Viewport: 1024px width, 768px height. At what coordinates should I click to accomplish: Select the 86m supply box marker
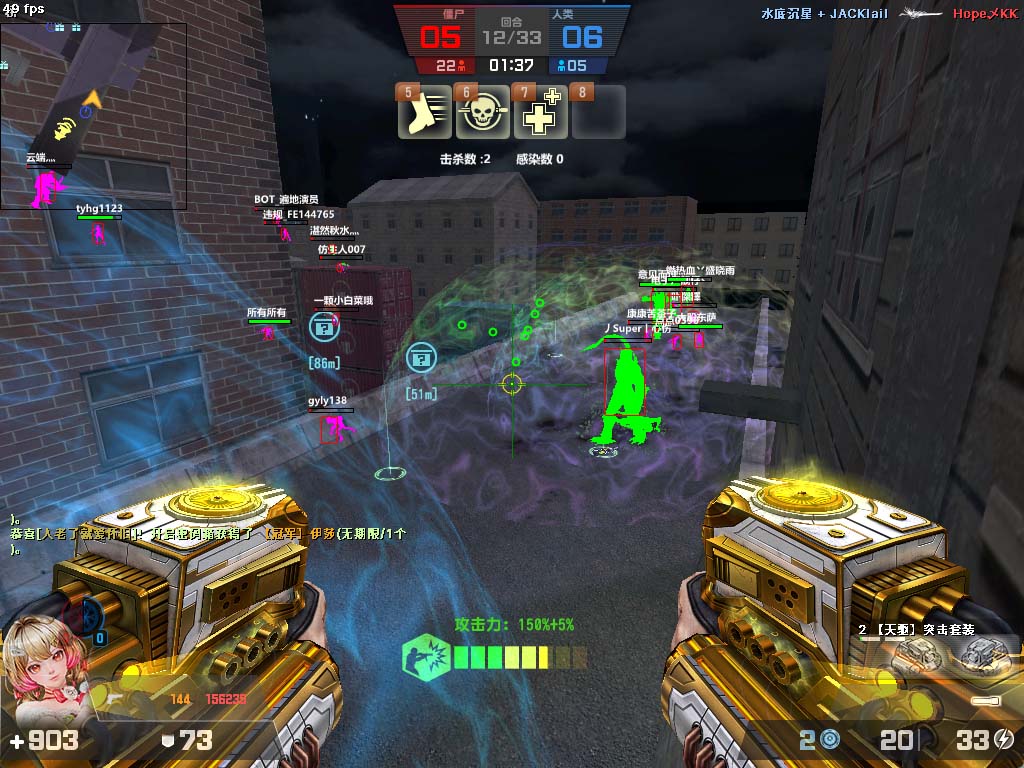tap(323, 325)
